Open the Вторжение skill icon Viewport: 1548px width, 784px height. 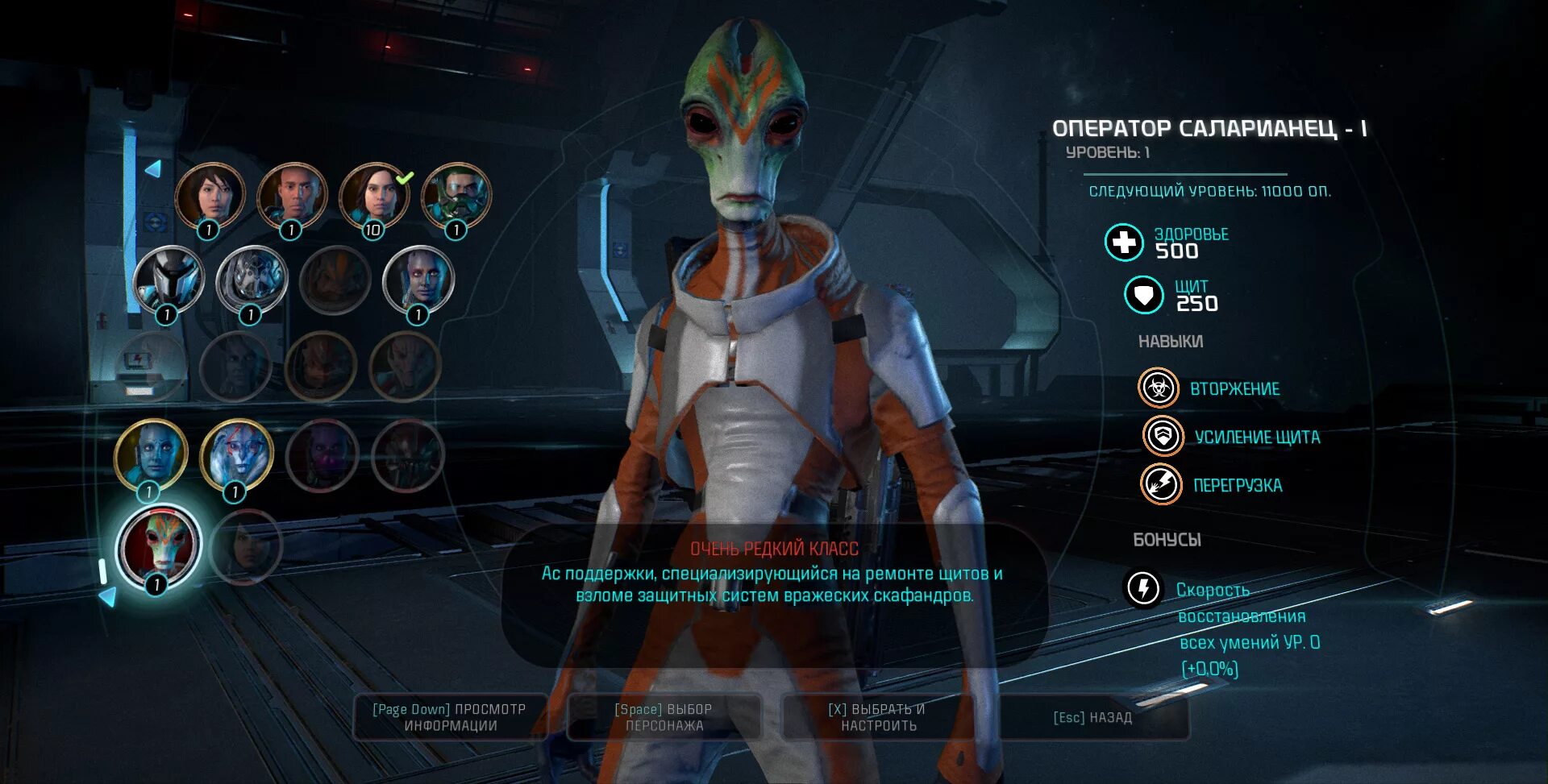coord(1159,388)
